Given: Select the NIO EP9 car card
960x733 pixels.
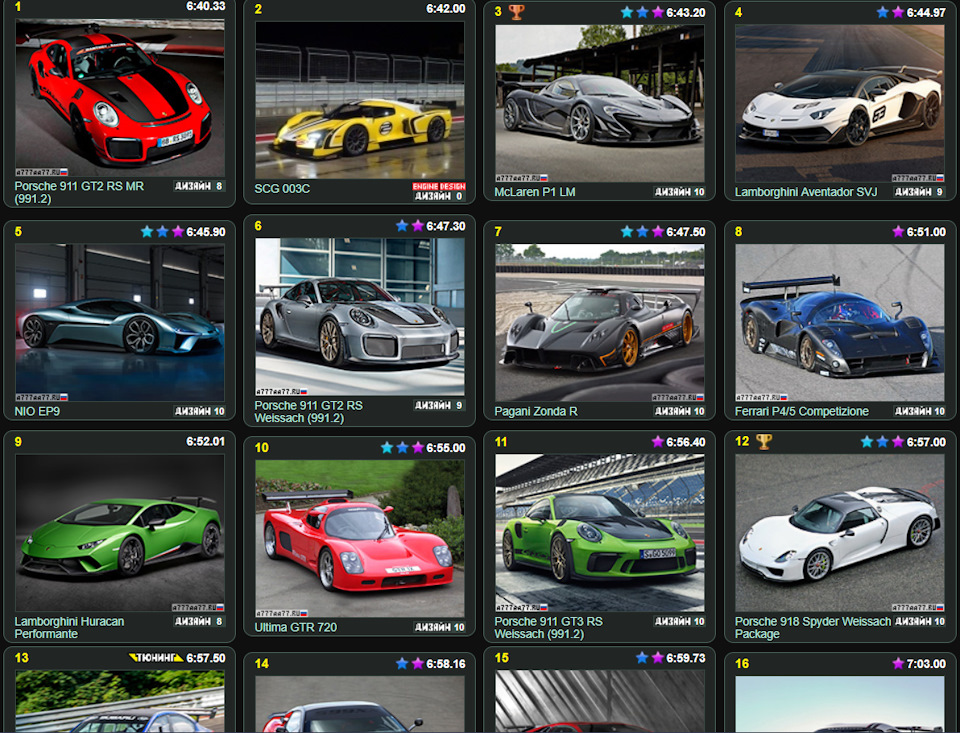Looking at the screenshot, I should pyautogui.click(x=120, y=322).
